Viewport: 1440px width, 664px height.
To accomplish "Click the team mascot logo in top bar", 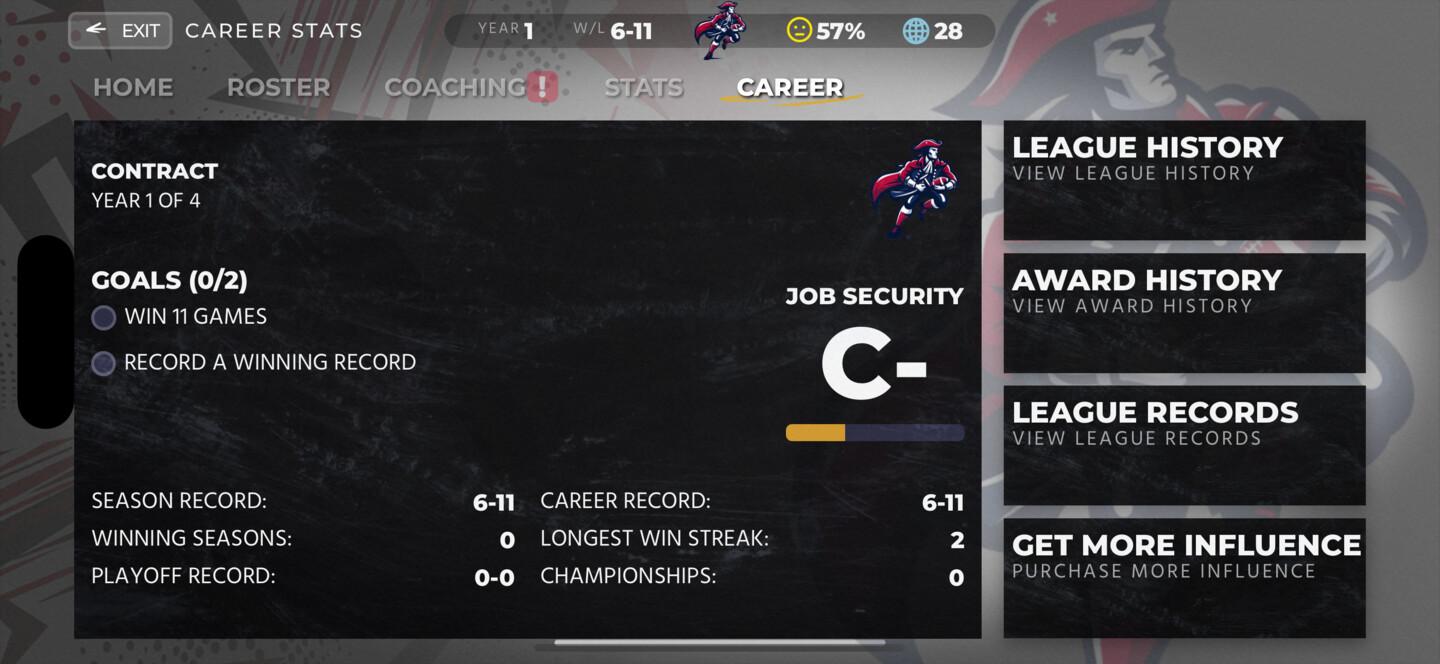I will click(x=720, y=30).
